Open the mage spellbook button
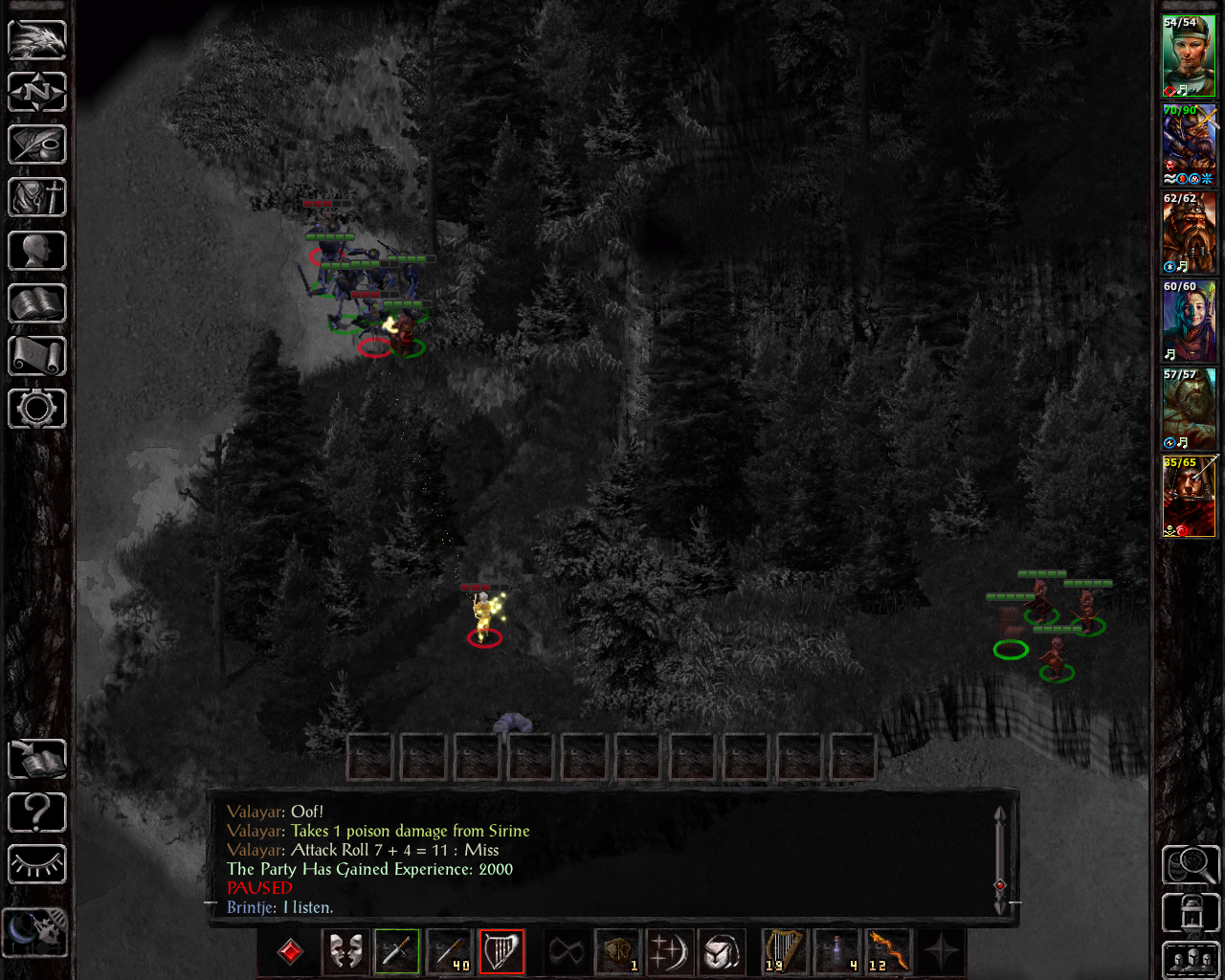The image size is (1225, 980). [37, 304]
